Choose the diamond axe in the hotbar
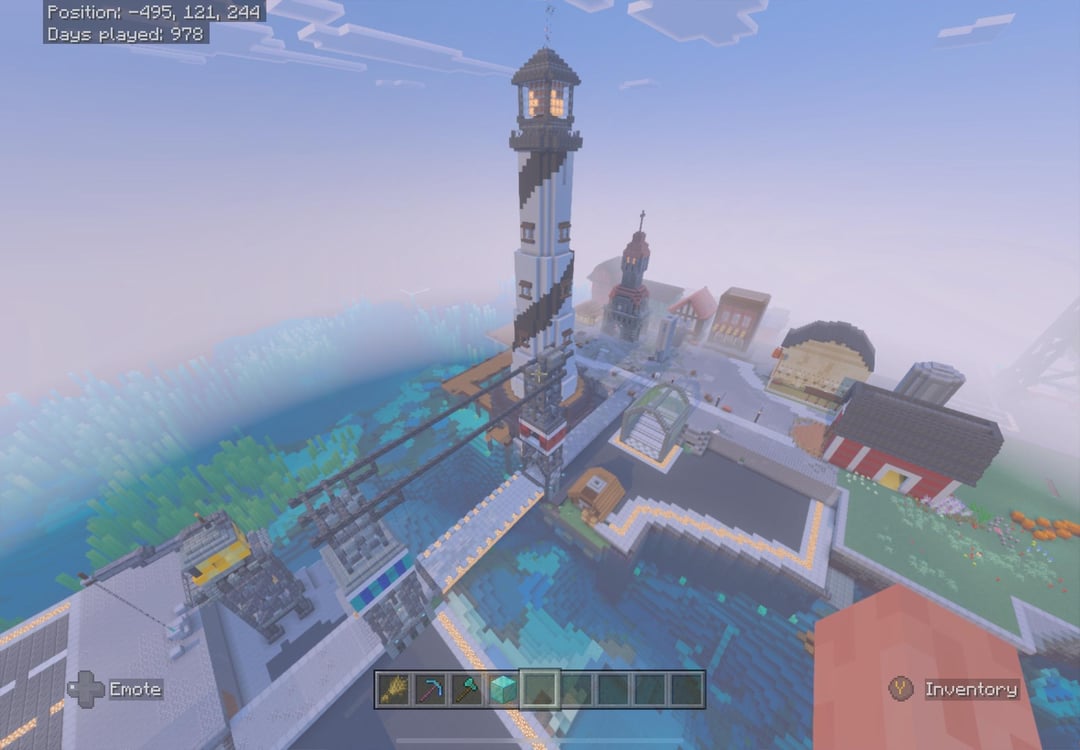The width and height of the screenshot is (1080, 750). click(x=466, y=689)
